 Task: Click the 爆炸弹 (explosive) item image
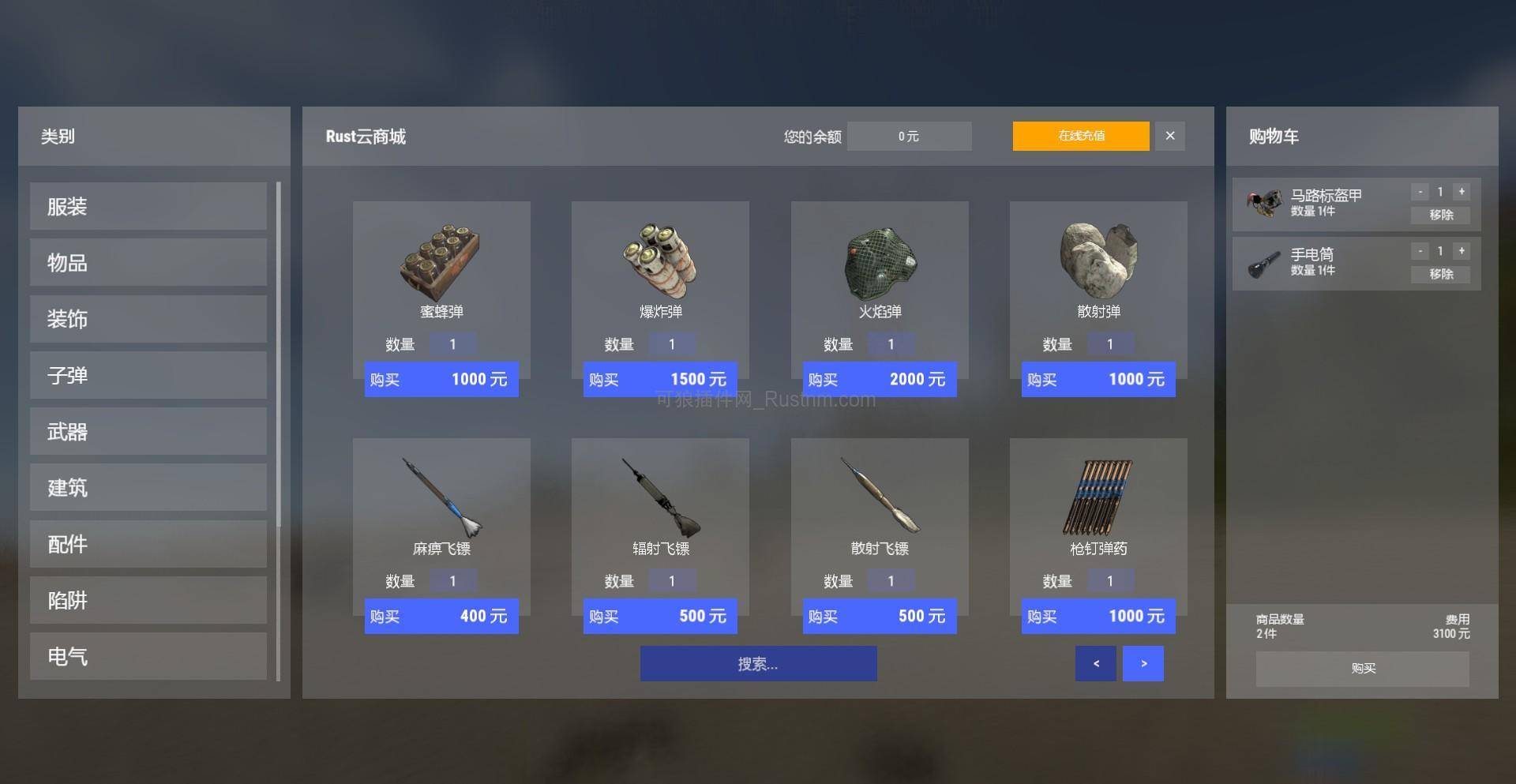point(660,261)
